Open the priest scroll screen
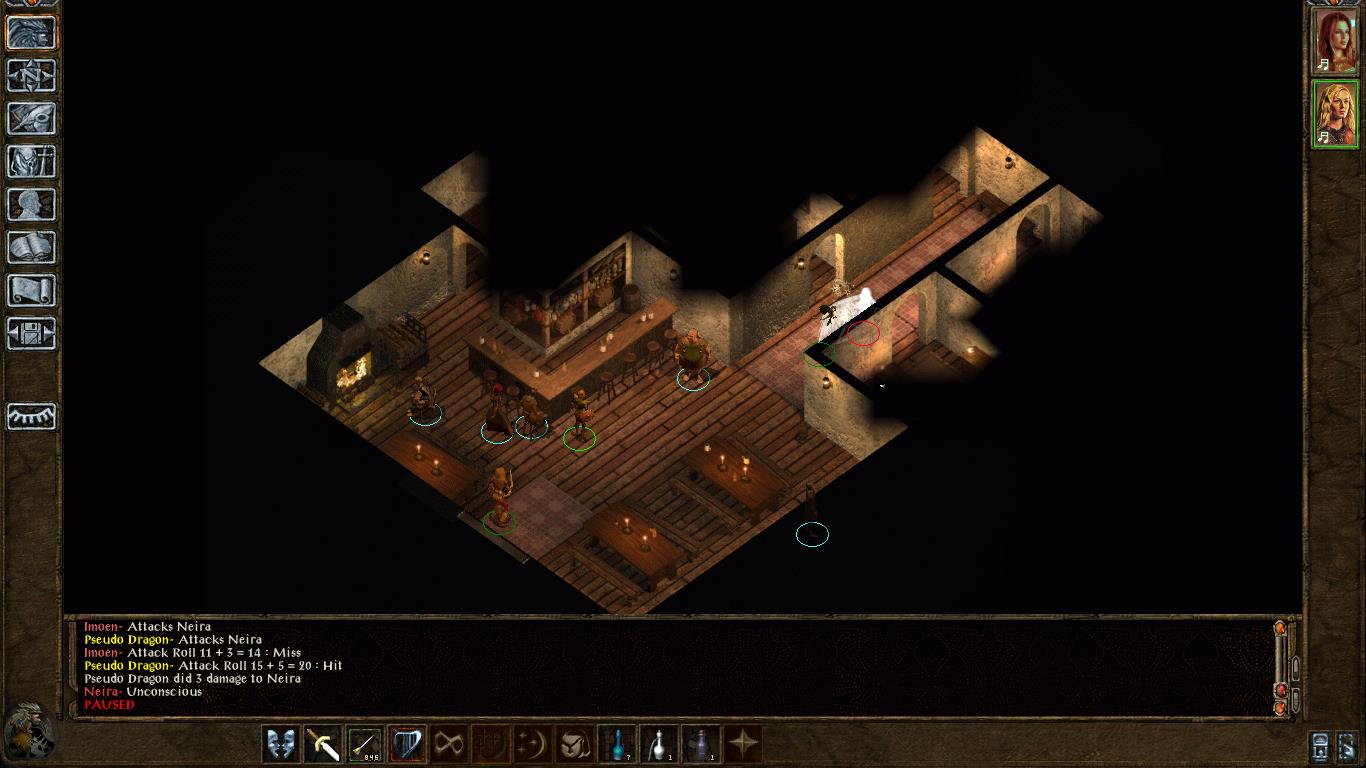 (x=32, y=290)
